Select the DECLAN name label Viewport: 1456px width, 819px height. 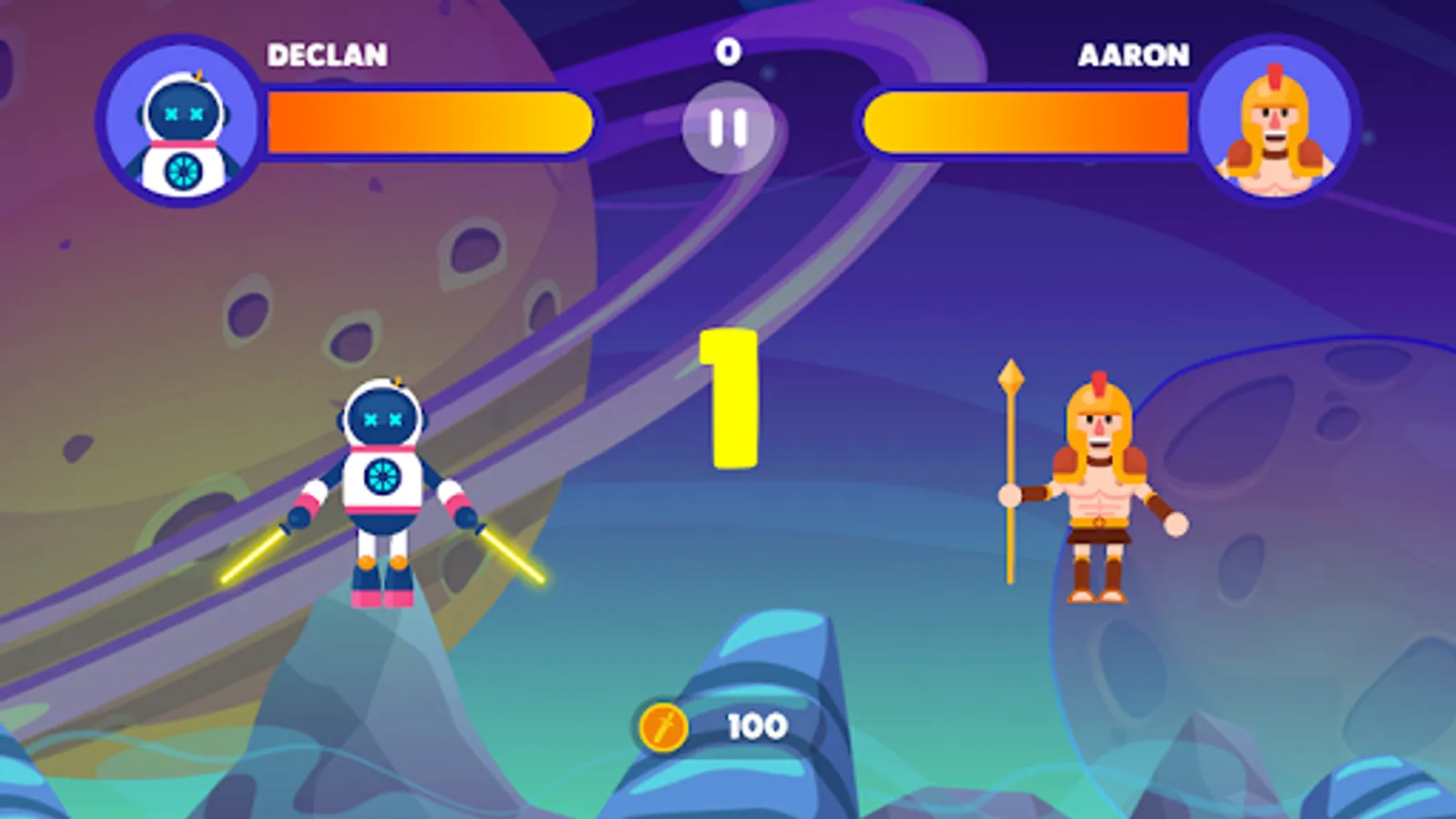point(328,55)
